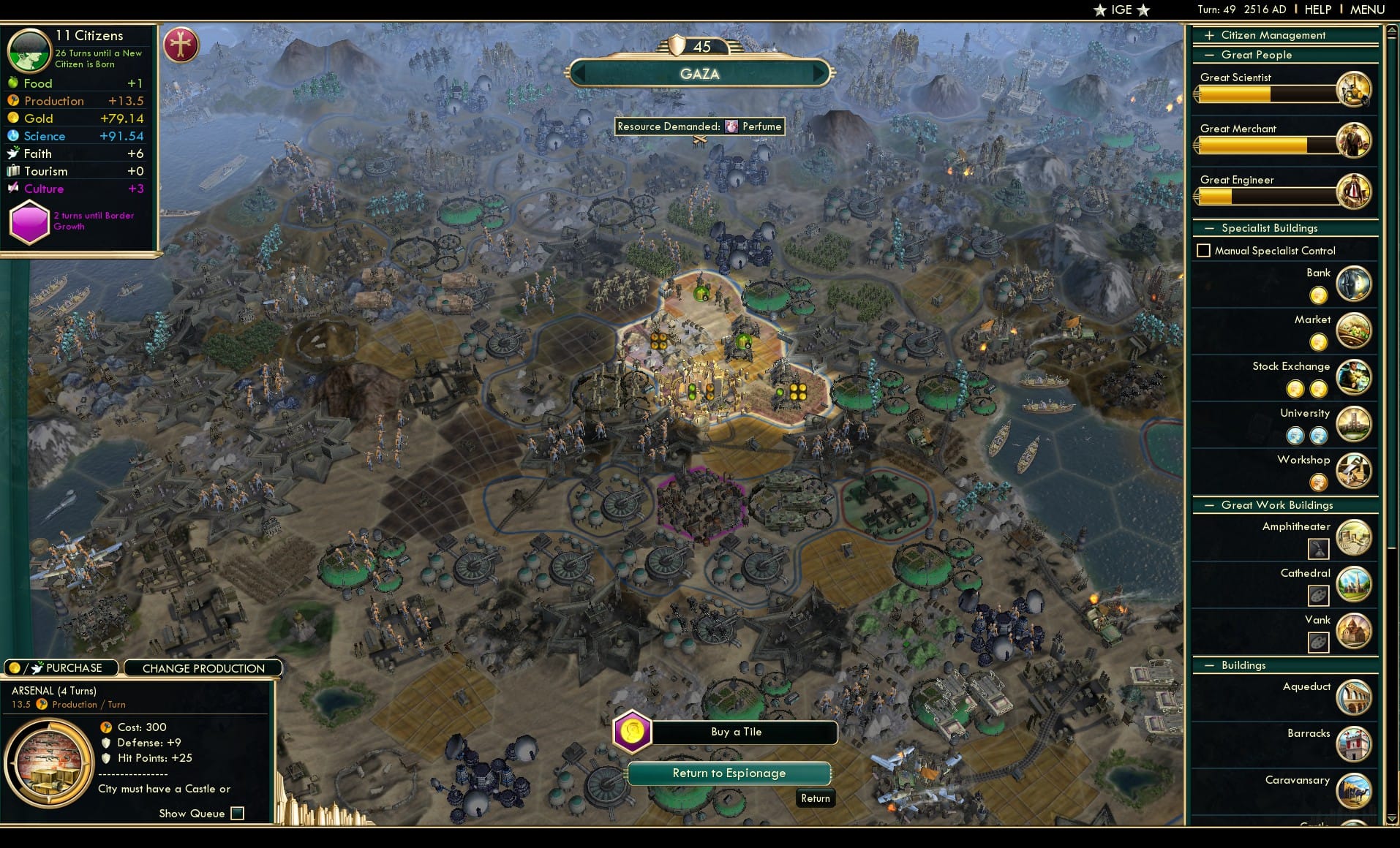The image size is (1400, 848).
Task: Click the Great Engineer portrait icon
Action: click(x=1355, y=192)
